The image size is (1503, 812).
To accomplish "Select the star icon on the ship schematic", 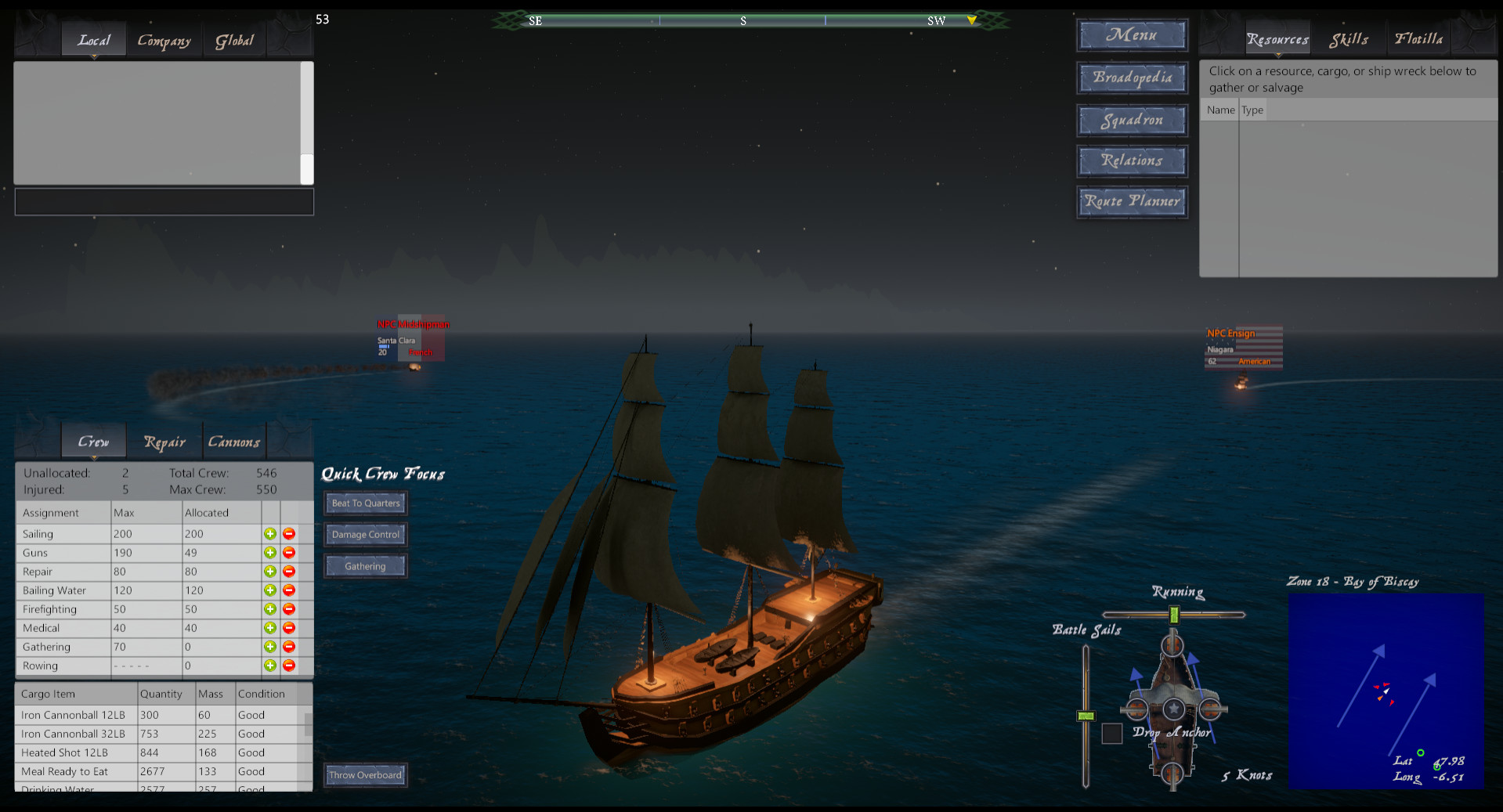I will click(1173, 709).
